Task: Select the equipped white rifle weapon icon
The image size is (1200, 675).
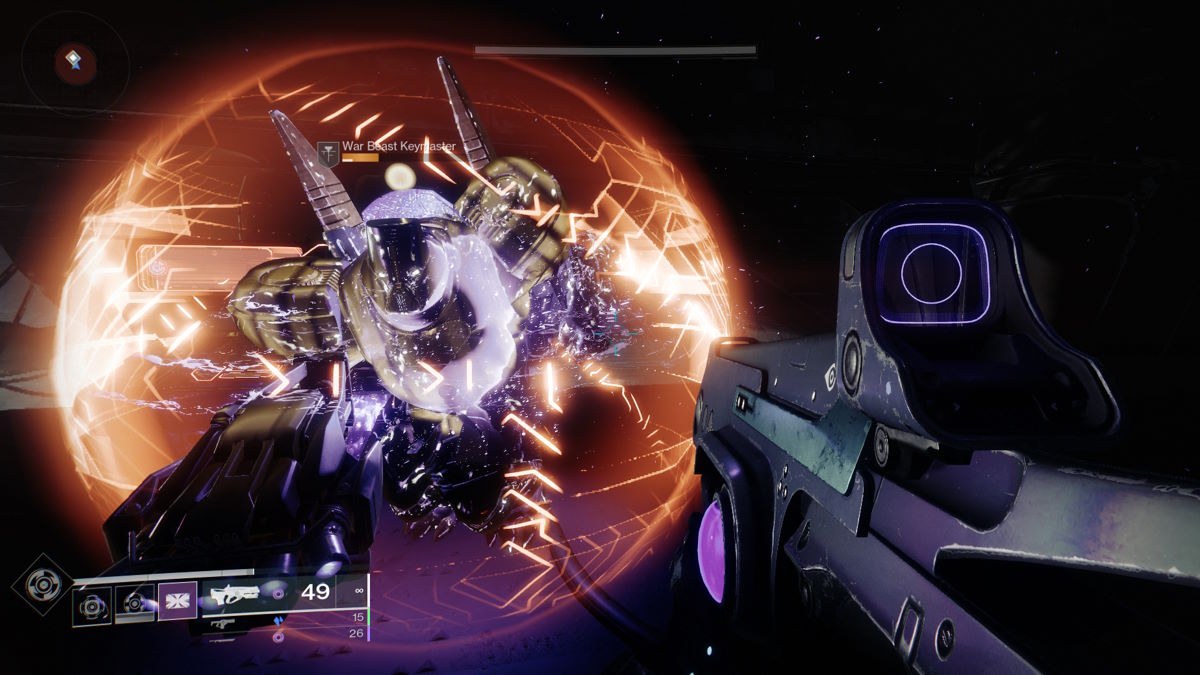Action: pyautogui.click(x=236, y=594)
